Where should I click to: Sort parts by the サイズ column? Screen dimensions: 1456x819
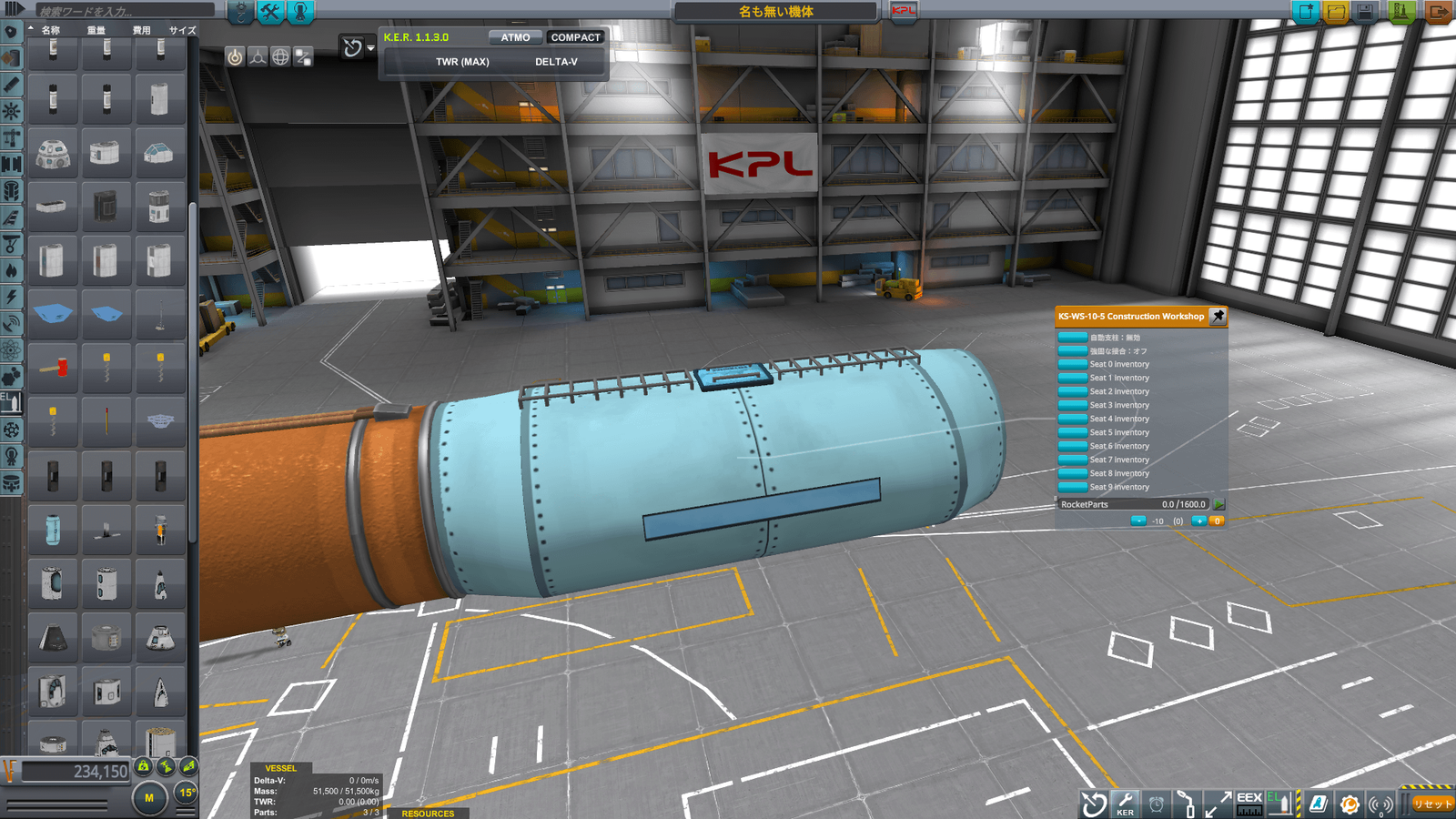[x=181, y=30]
